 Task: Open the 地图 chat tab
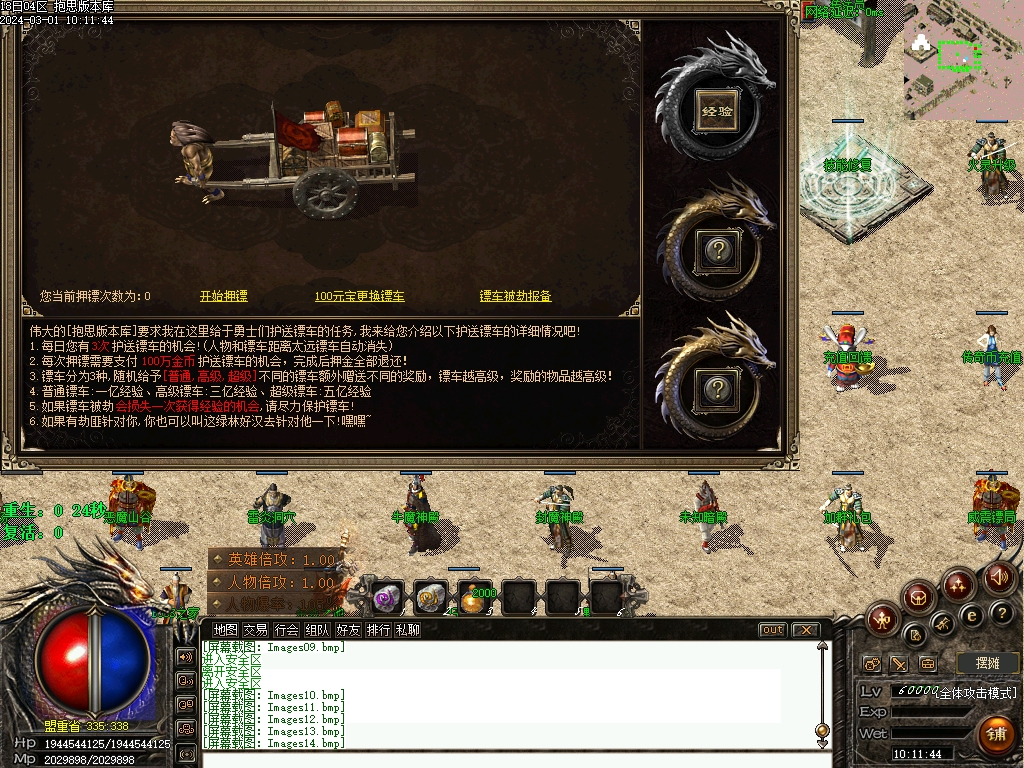coord(226,630)
